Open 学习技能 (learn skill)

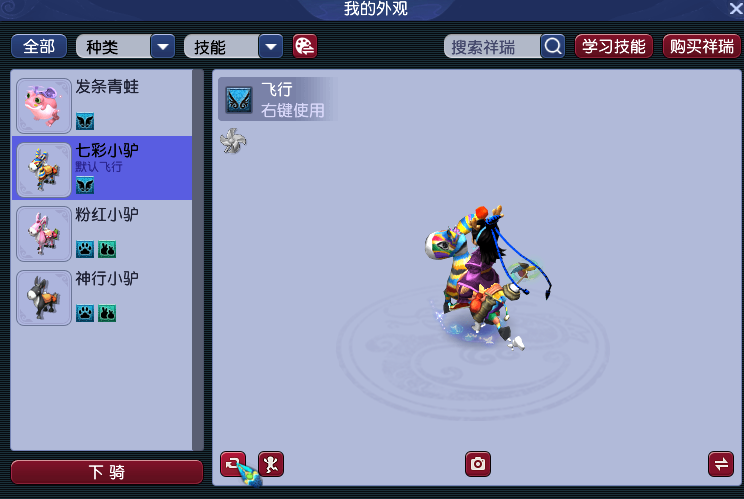614,47
